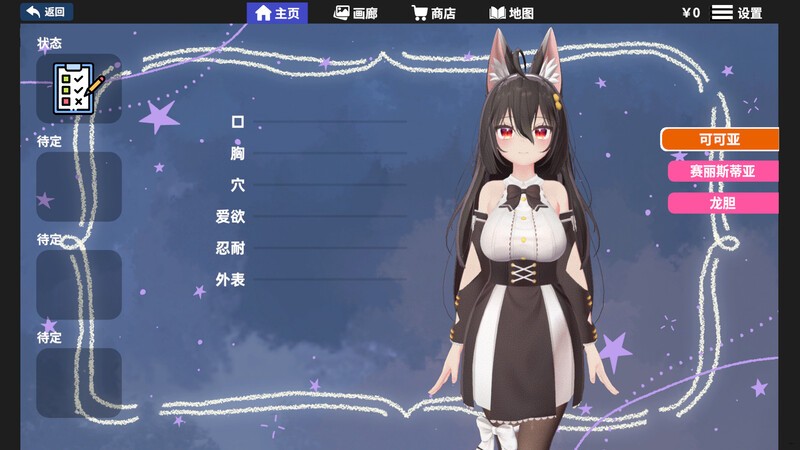800x450 pixels.
Task: Select character 赛丽斯蒂亚
Action: click(x=723, y=171)
